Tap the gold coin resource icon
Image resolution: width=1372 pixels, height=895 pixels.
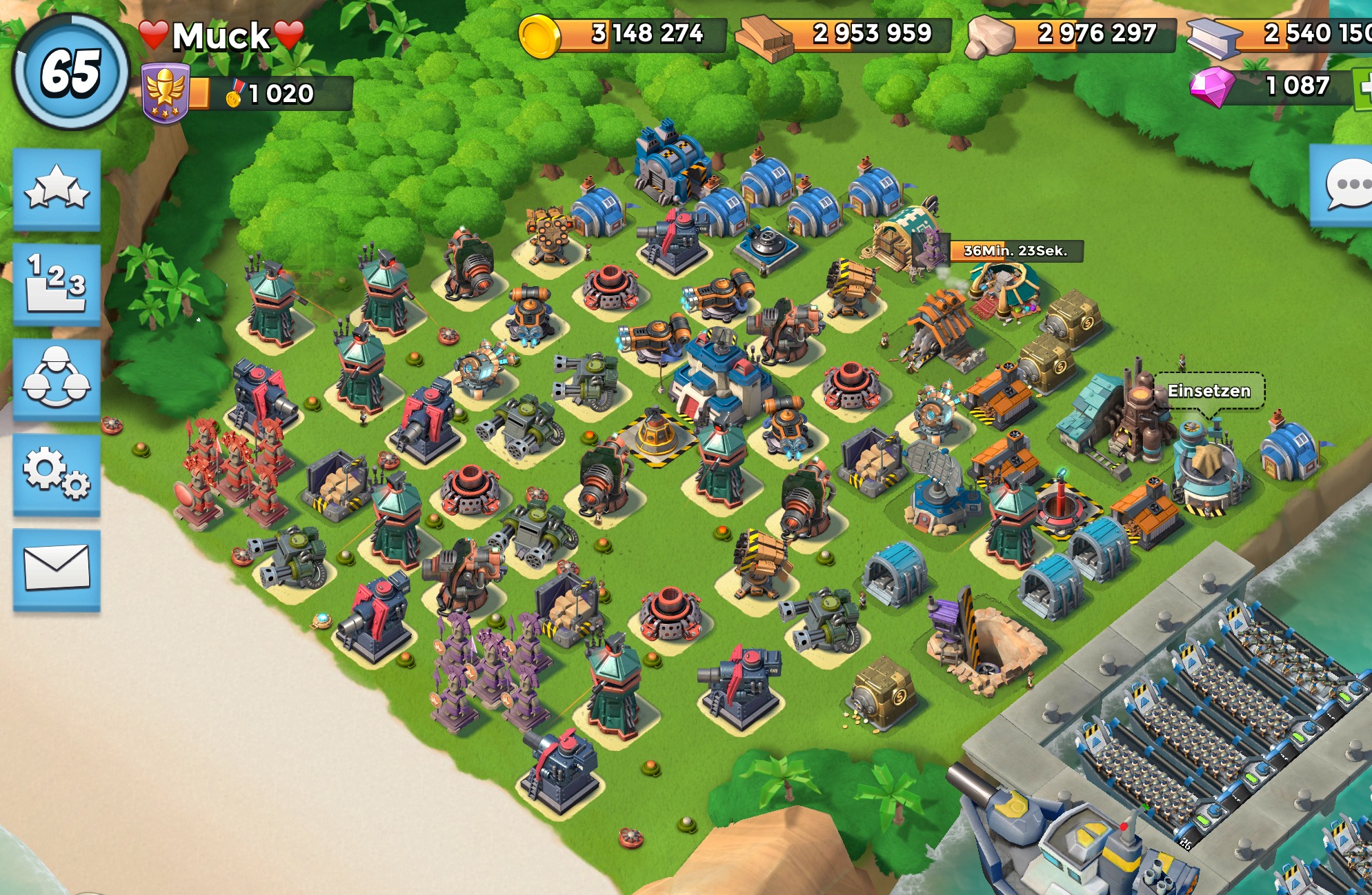point(539,36)
